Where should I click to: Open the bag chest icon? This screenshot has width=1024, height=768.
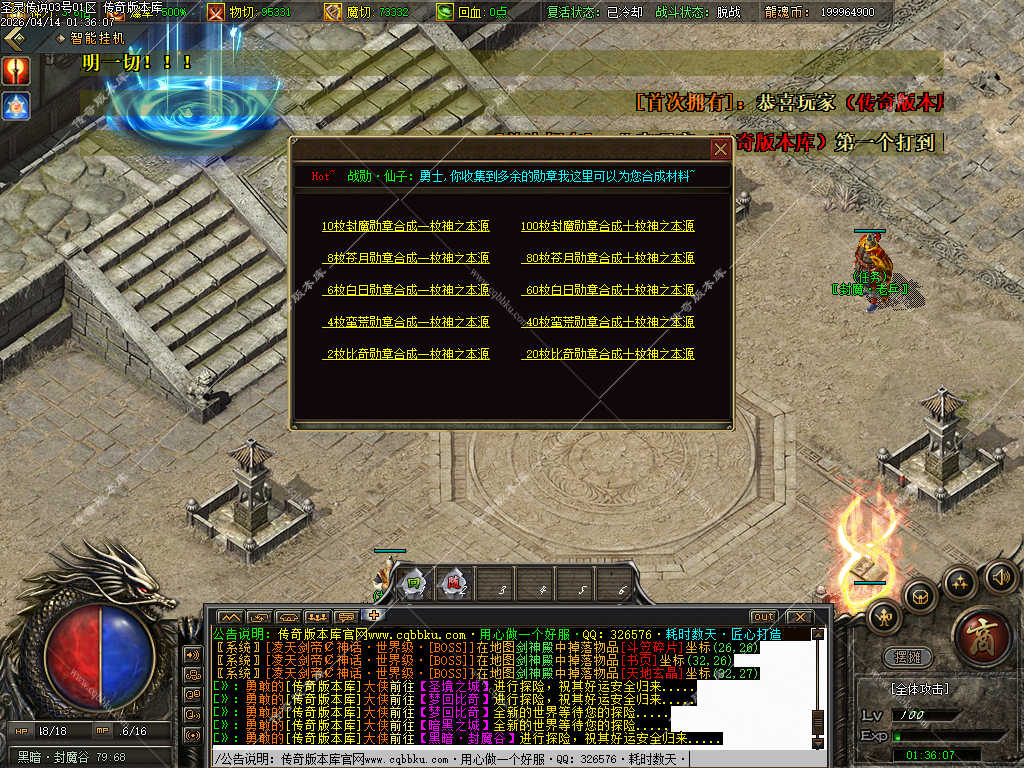[919, 596]
